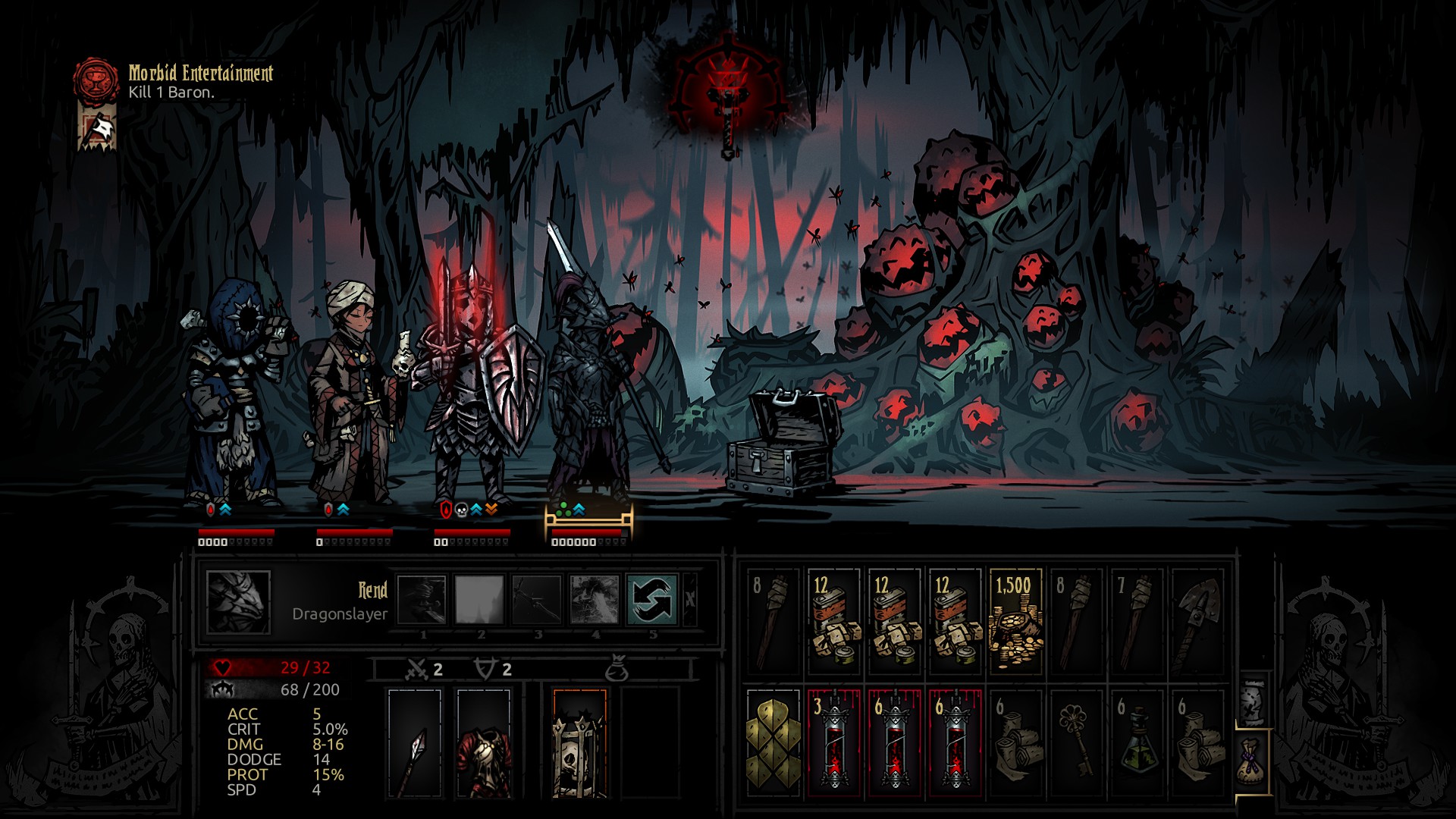Viewport: 1456px width, 819px height.
Task: Open Rend's hero portrait
Action: [x=238, y=602]
